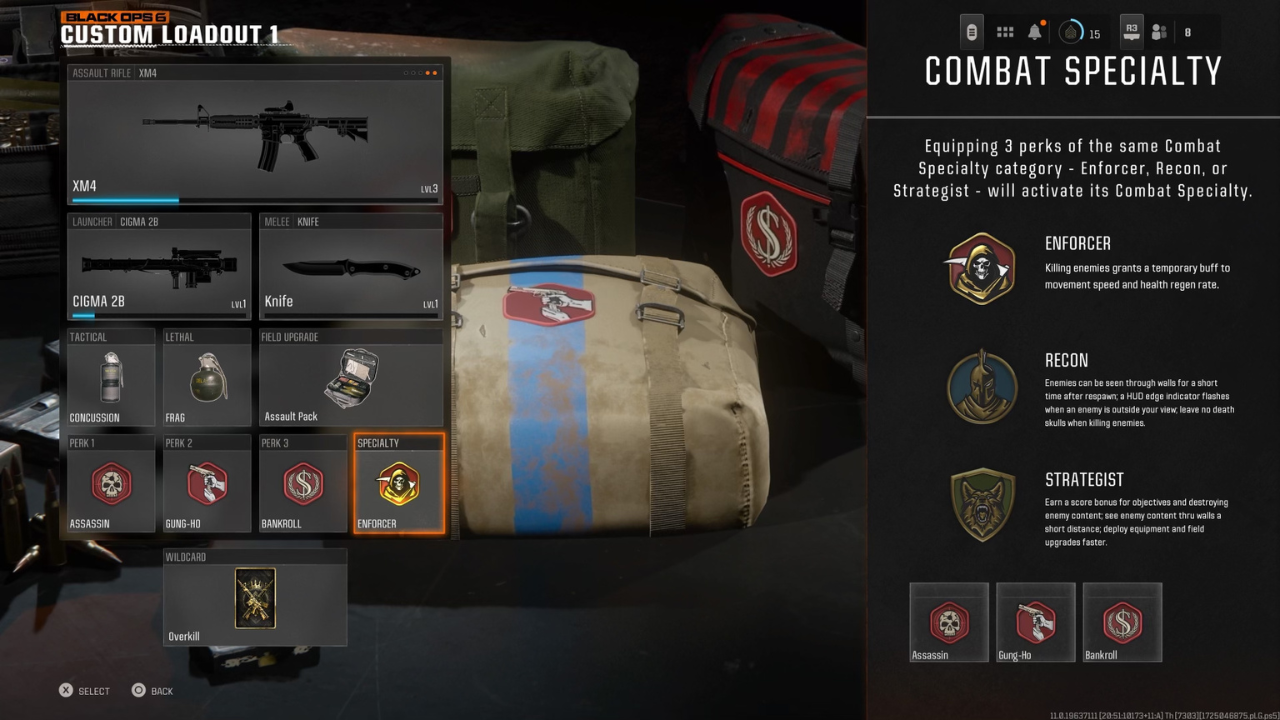Select the Gung-Ho perk icon at bottom right
This screenshot has width=1280, height=720.
1035,622
